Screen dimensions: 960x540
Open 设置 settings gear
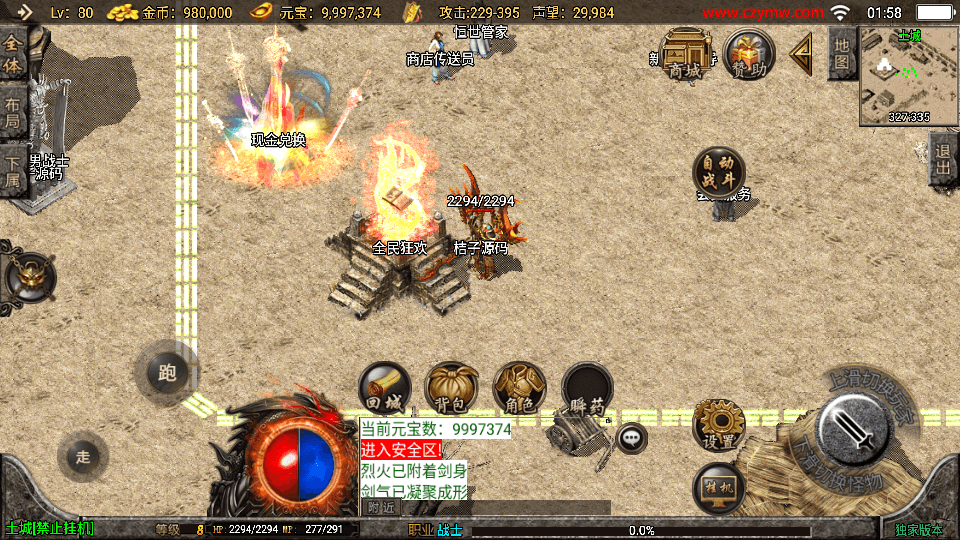point(719,425)
